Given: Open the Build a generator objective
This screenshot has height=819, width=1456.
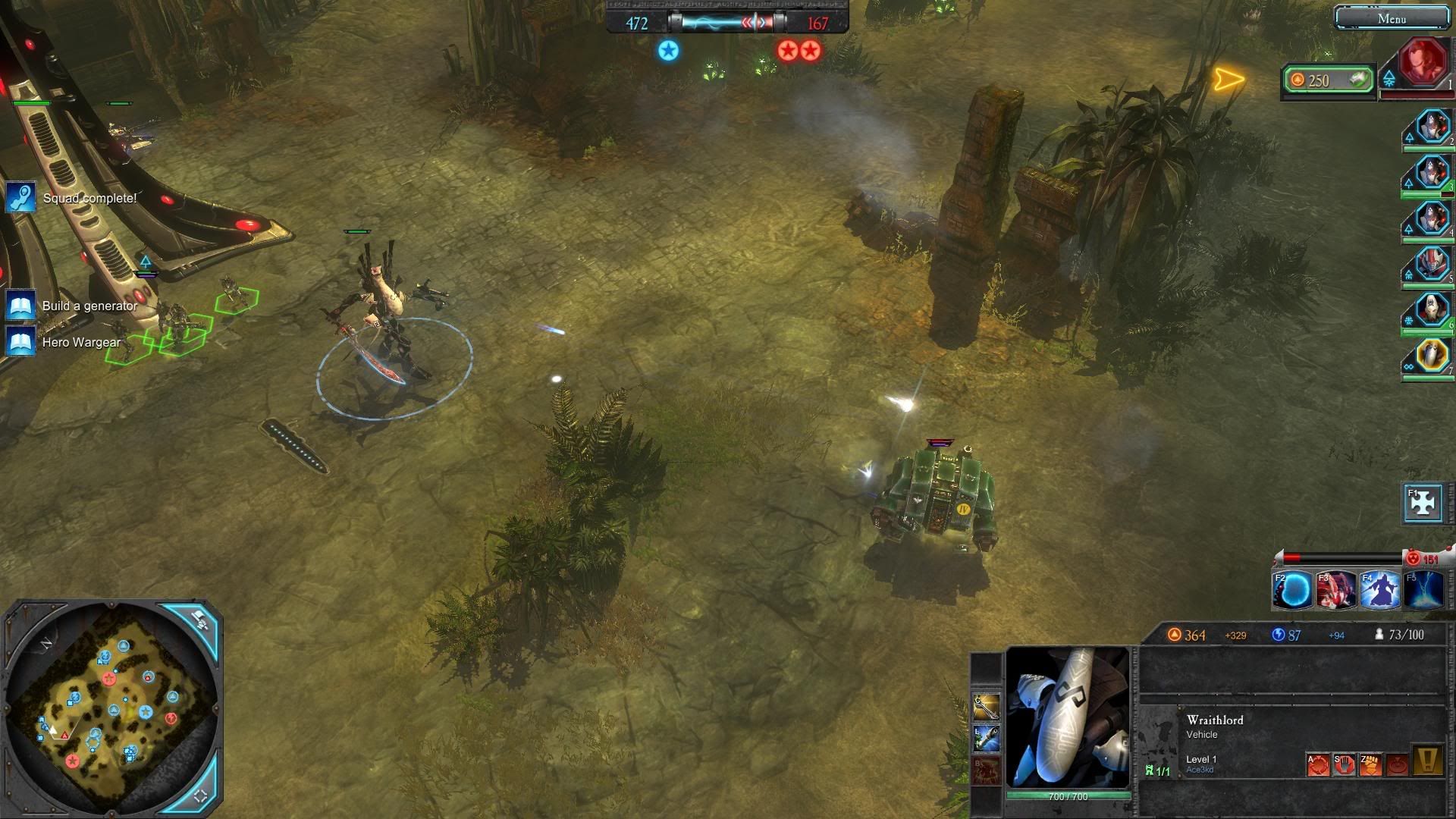Looking at the screenshot, I should pos(89,306).
